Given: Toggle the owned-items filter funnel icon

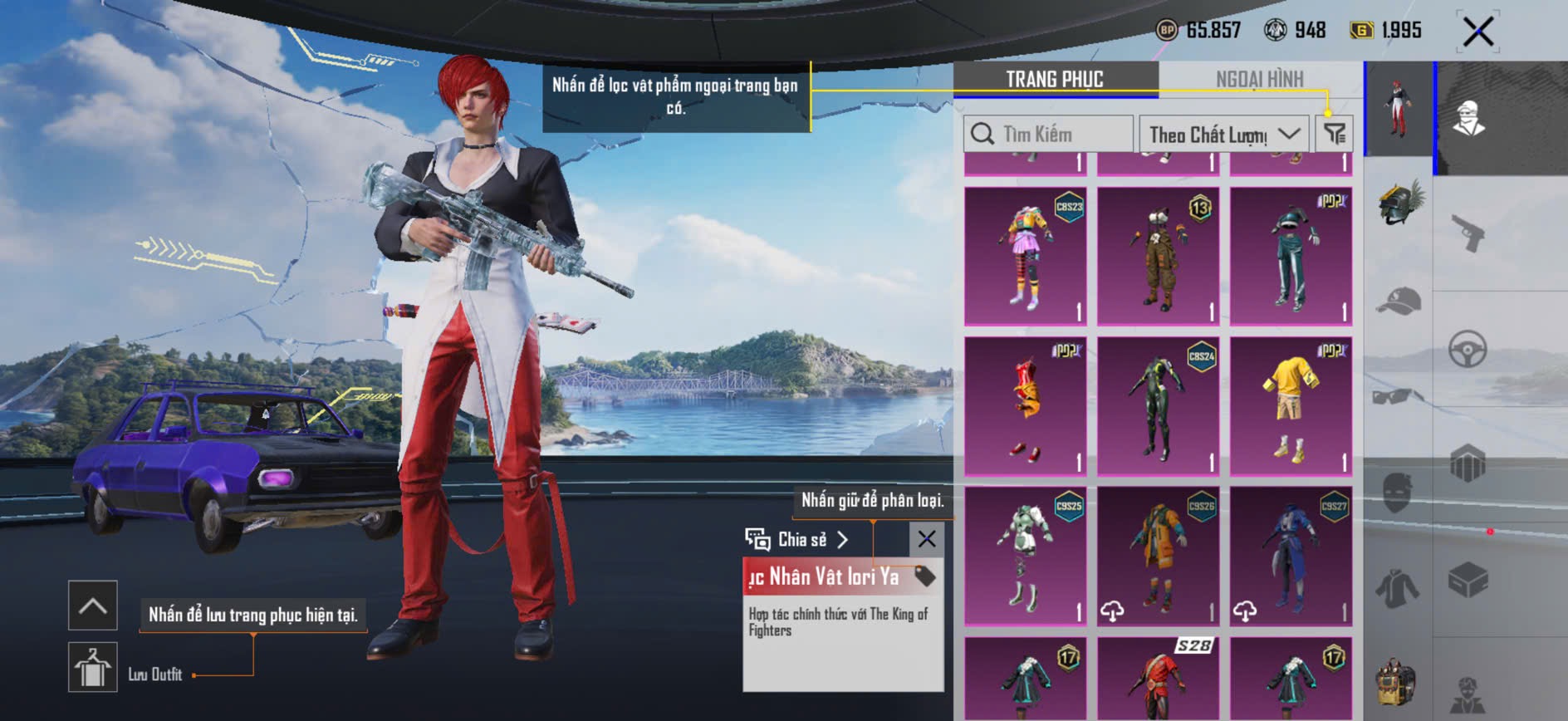Looking at the screenshot, I should [1335, 133].
